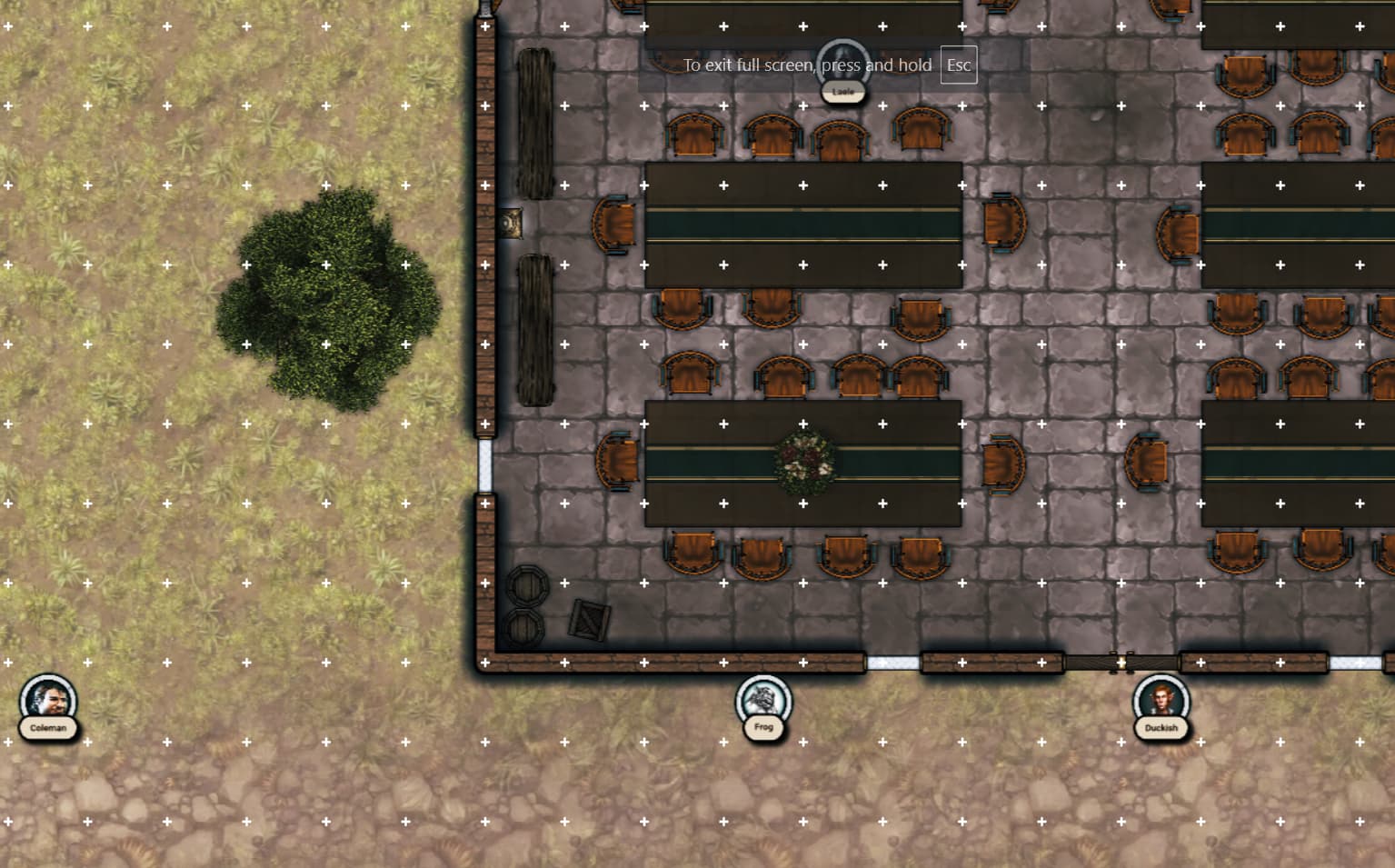Select the Duckish character token
Image resolution: width=1395 pixels, height=868 pixels.
click(1161, 702)
